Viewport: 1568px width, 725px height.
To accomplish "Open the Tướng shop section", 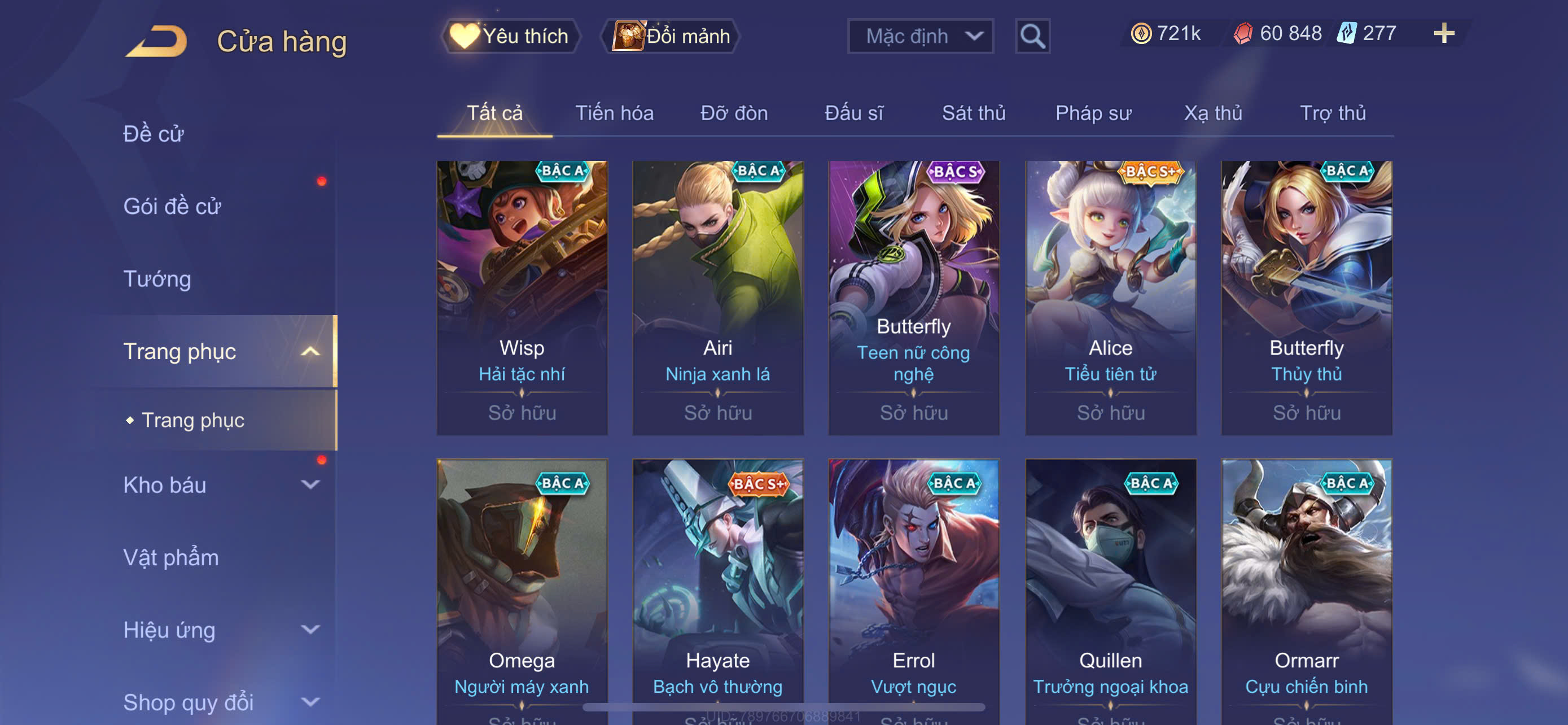I will [157, 279].
